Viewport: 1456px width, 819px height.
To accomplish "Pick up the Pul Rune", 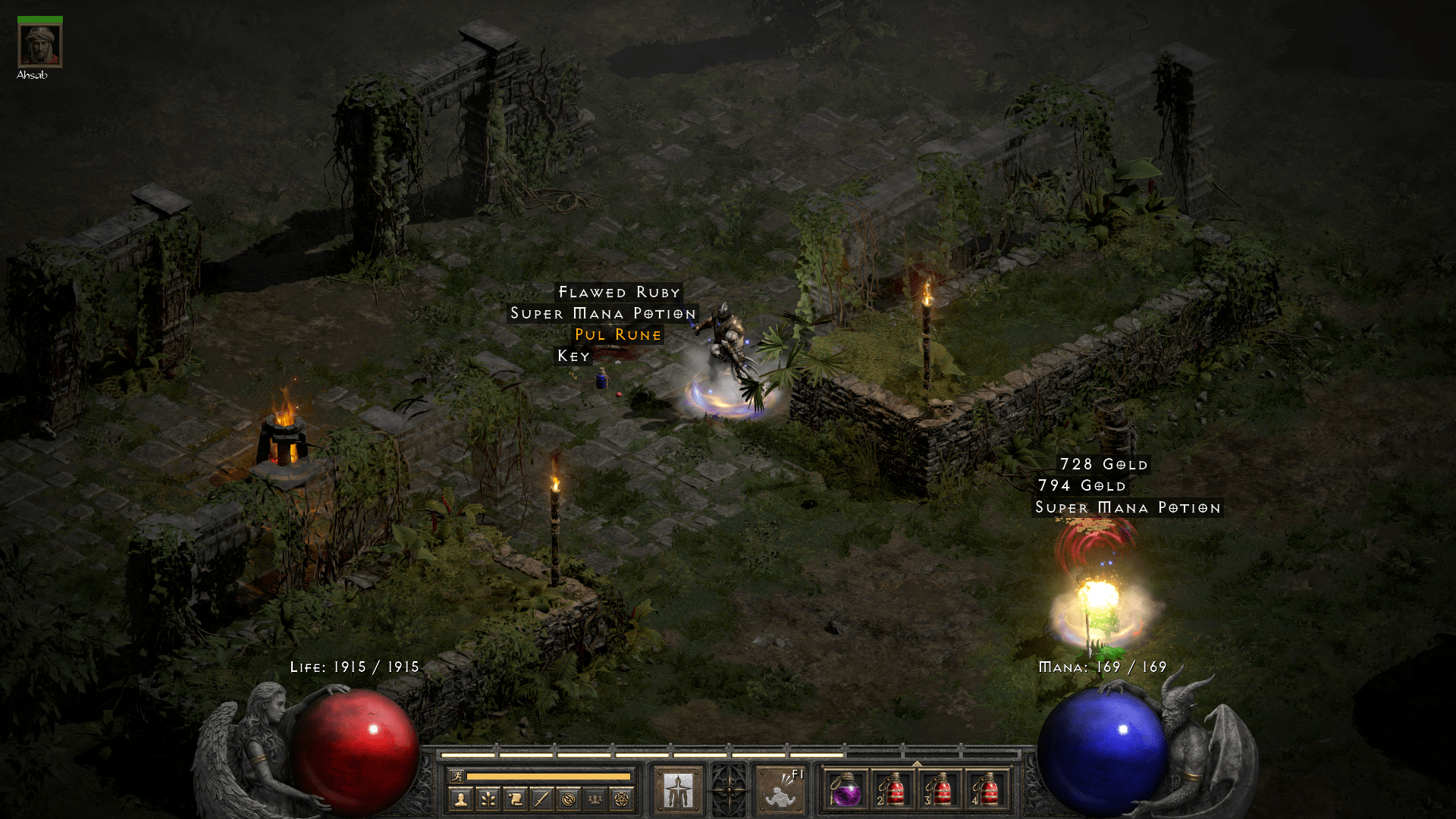I will click(620, 334).
